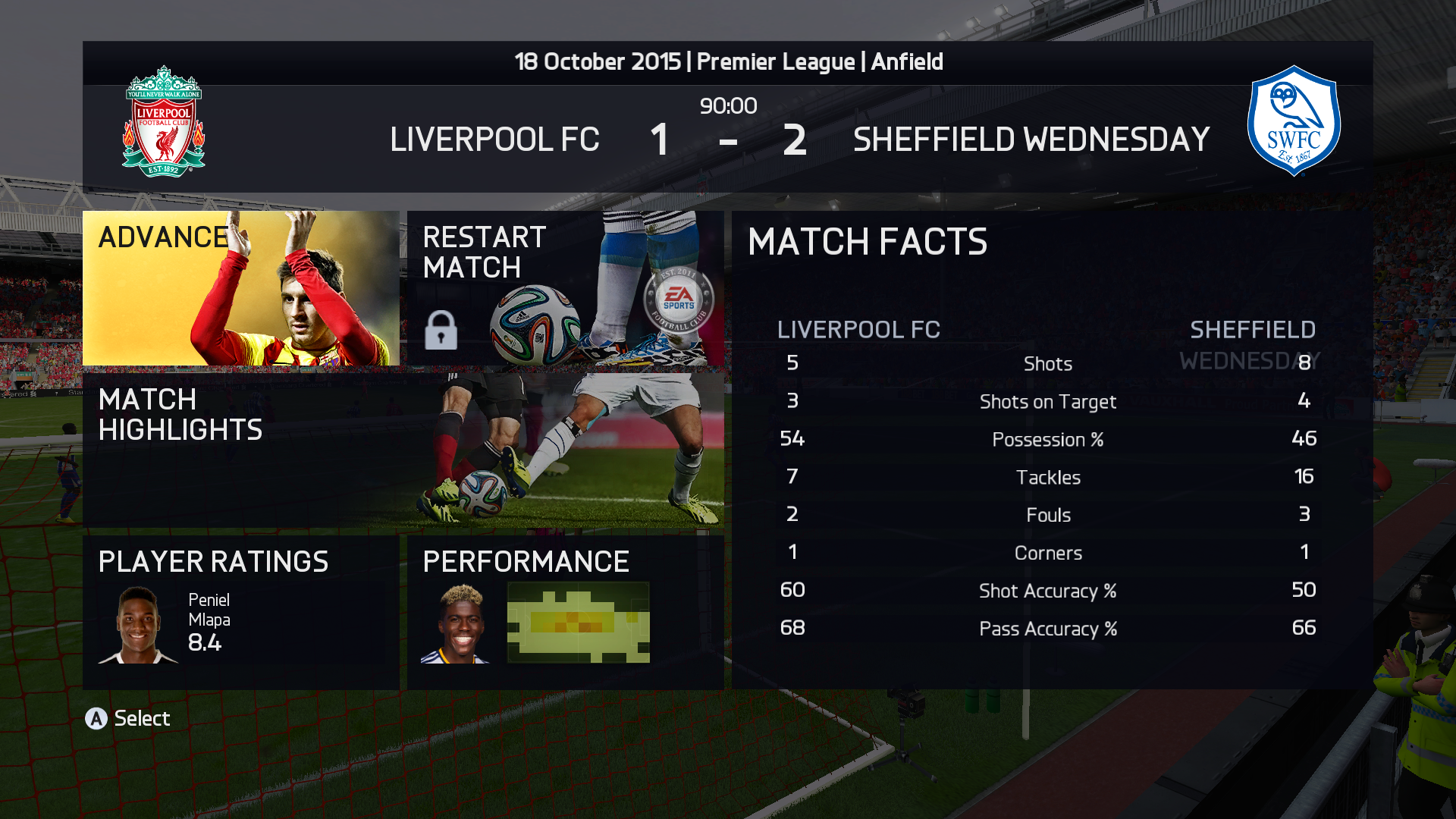1456x819 pixels.
Task: Select the Advance tile
Action: coord(240,288)
